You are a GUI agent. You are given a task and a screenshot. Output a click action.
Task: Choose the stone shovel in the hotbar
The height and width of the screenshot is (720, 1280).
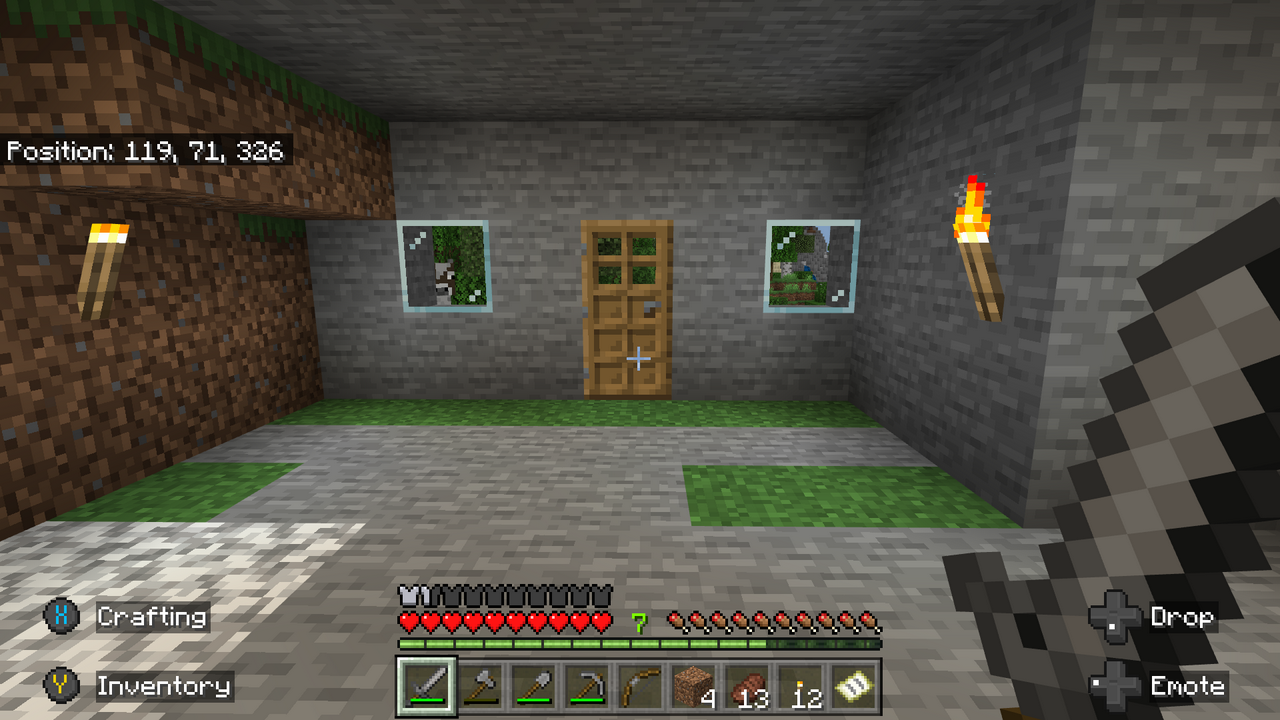534,686
